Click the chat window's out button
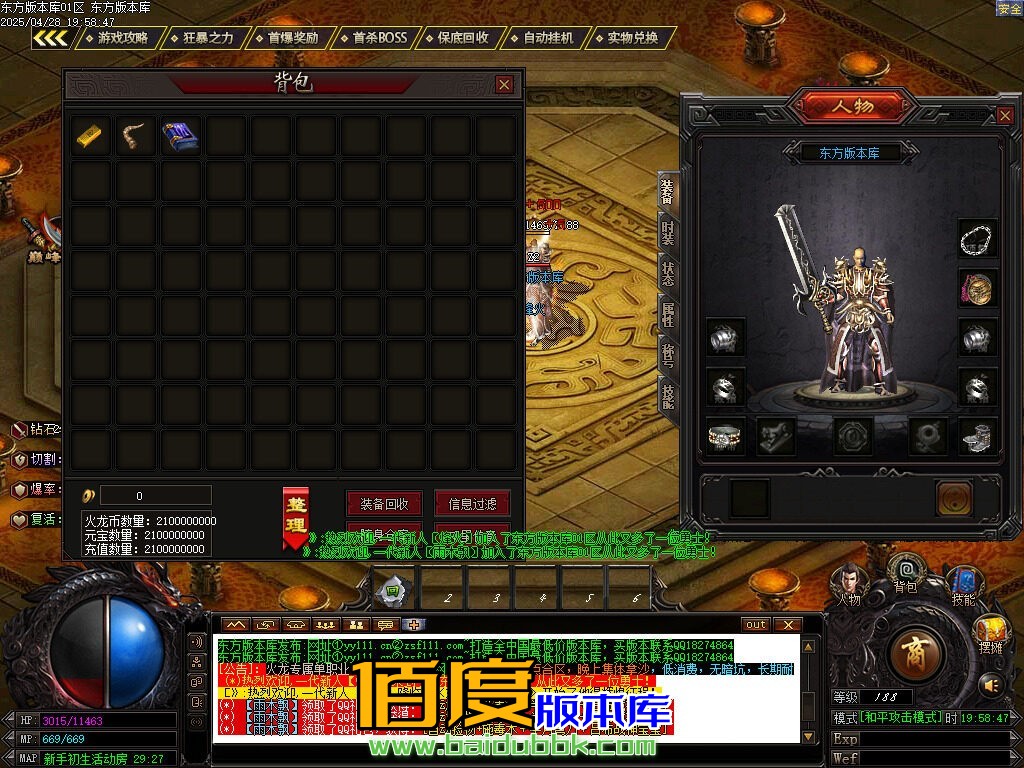This screenshot has width=1024, height=768. (x=757, y=625)
